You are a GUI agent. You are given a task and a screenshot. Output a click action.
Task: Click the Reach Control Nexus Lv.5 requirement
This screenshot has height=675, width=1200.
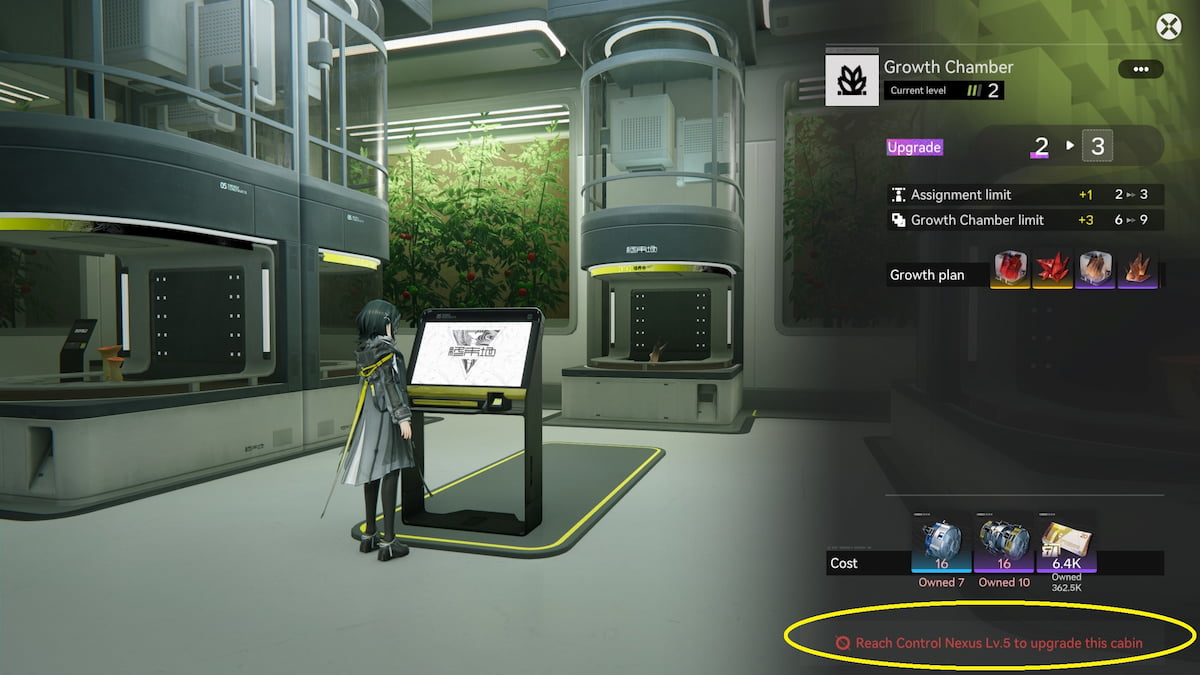[998, 643]
